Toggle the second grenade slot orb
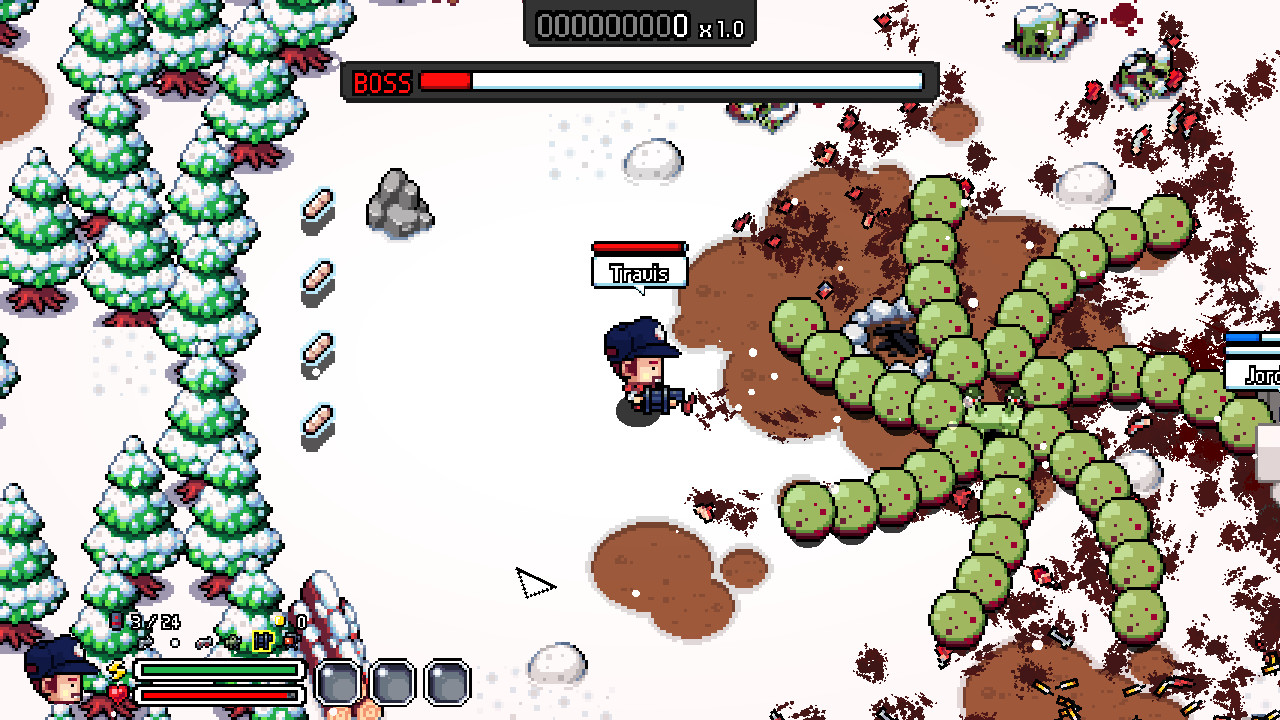The width and height of the screenshot is (1280, 720). click(393, 683)
